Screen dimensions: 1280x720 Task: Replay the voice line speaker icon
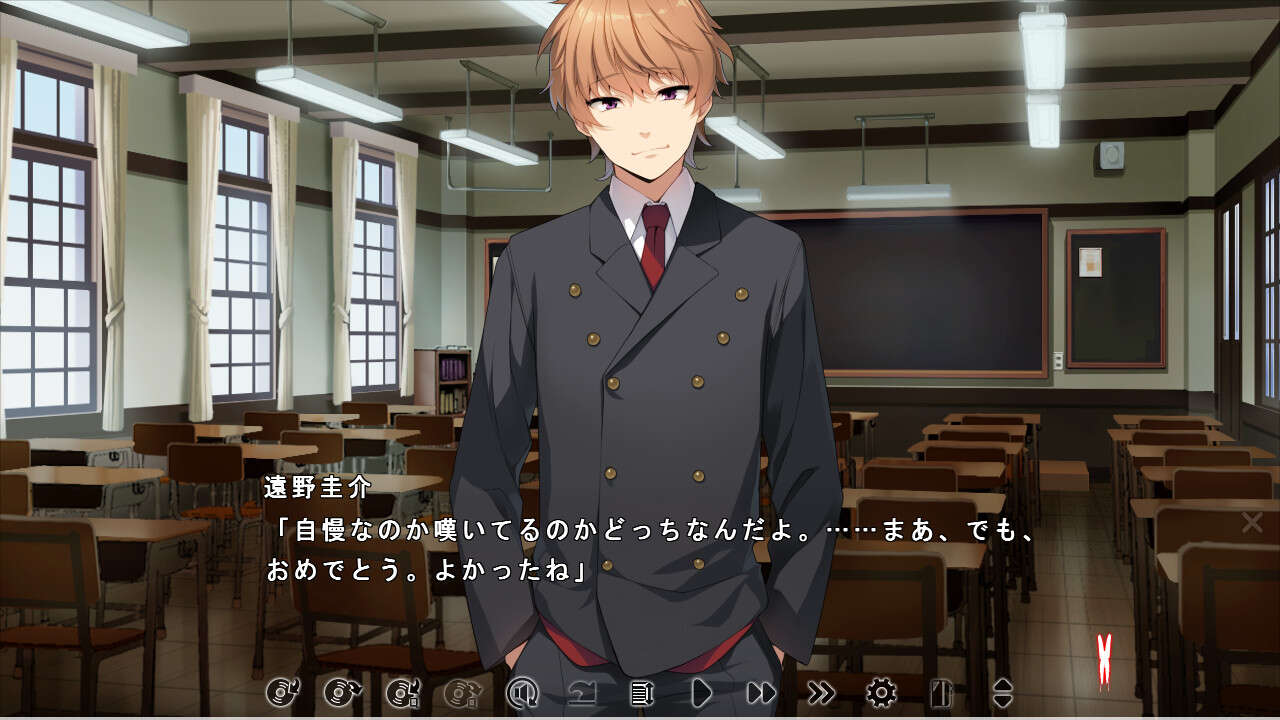[522, 692]
